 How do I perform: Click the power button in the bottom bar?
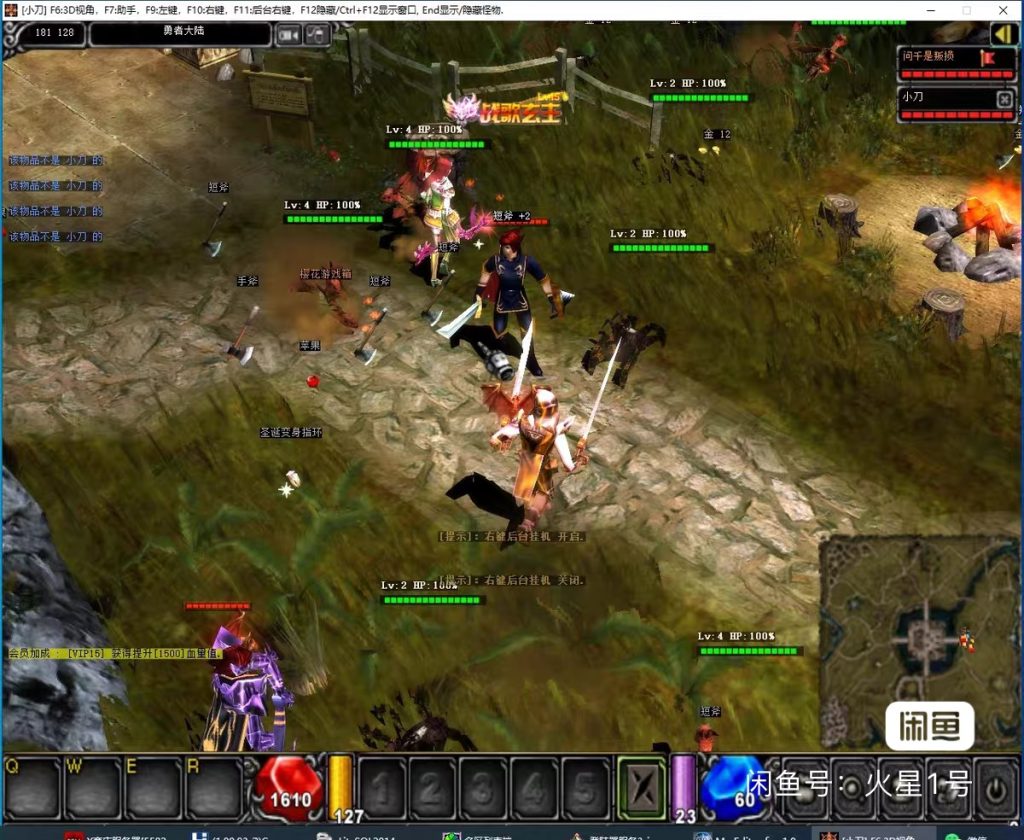pos(995,786)
